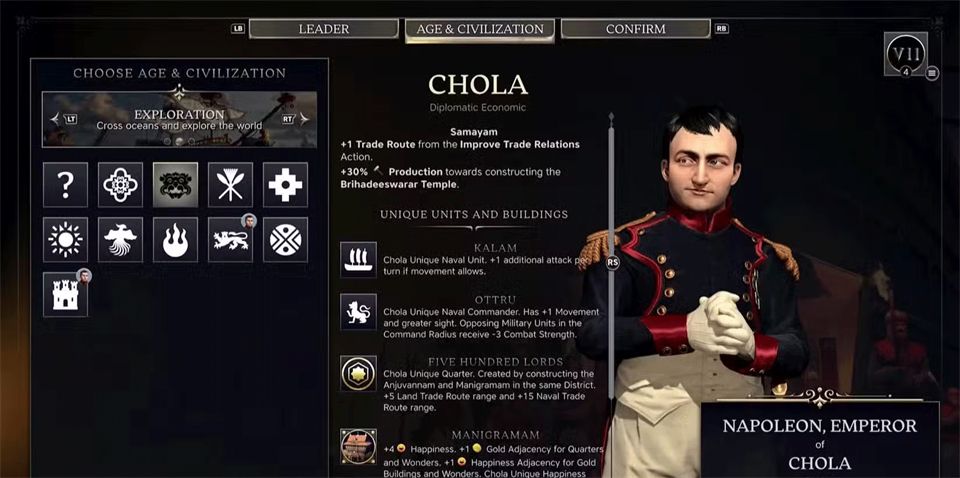This screenshot has height=478, width=960.
Task: Choose the phoenix bird civilization emblem
Action: point(120,239)
